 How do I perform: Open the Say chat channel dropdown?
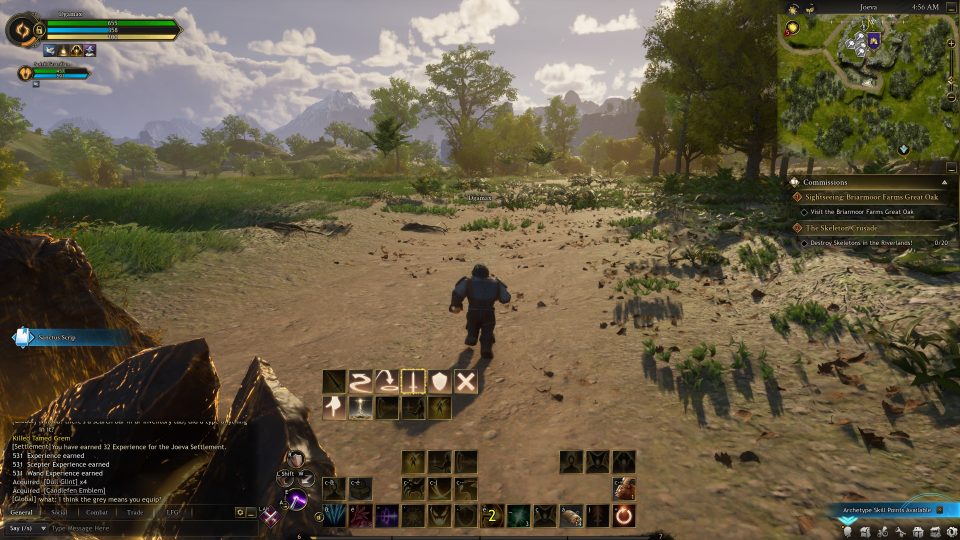point(24,528)
